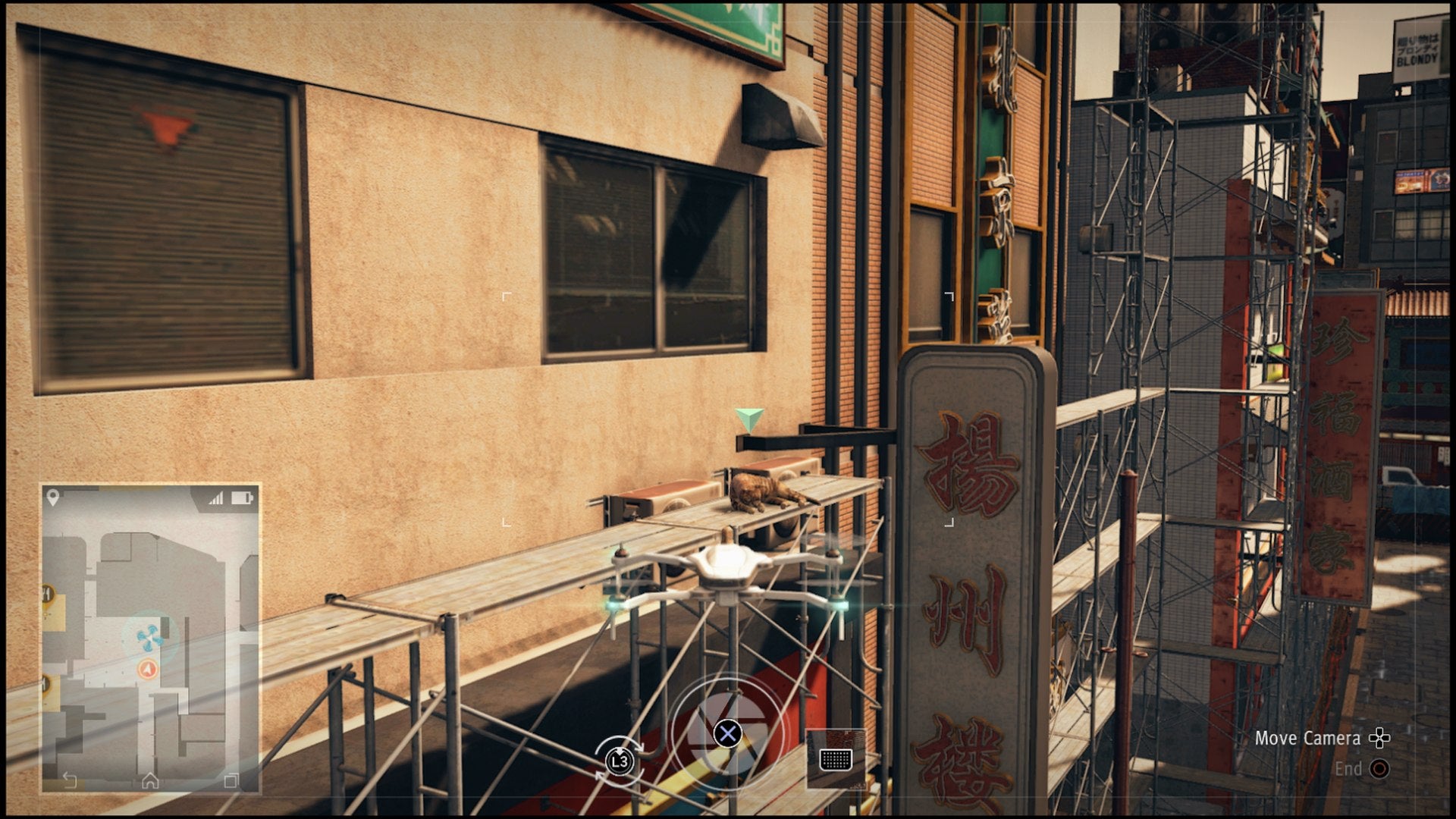The width and height of the screenshot is (1456, 819).
Task: Click the signal strength bars icon
Action: coord(216,497)
